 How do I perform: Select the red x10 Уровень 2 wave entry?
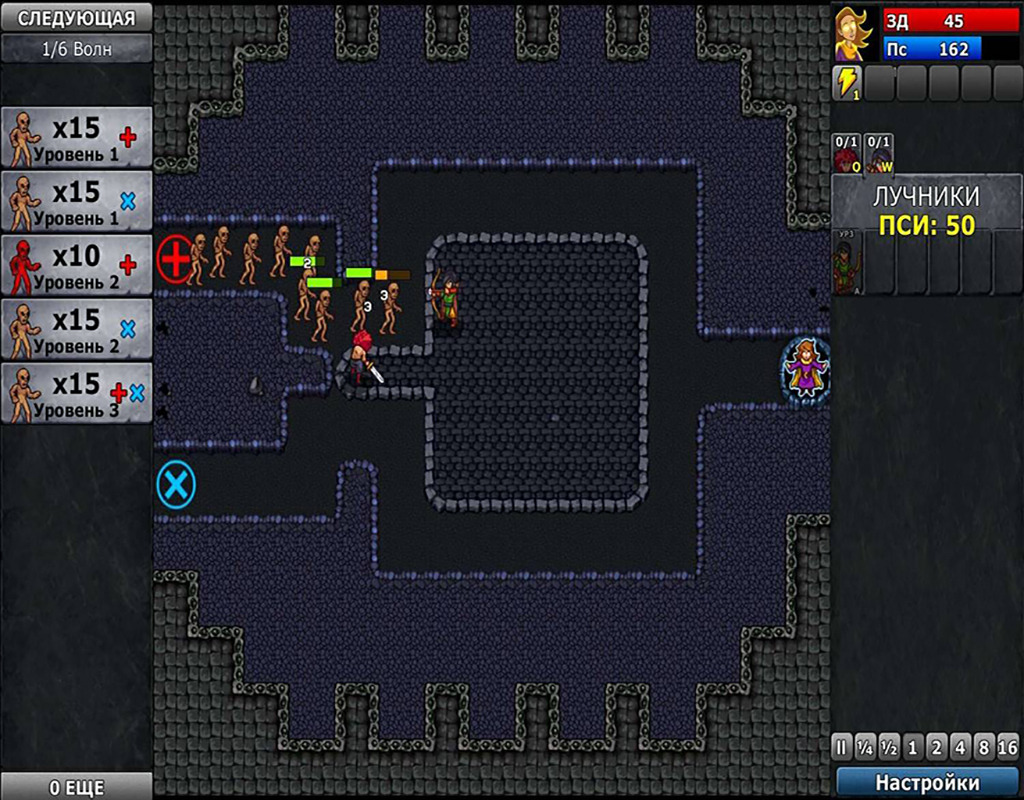77,265
